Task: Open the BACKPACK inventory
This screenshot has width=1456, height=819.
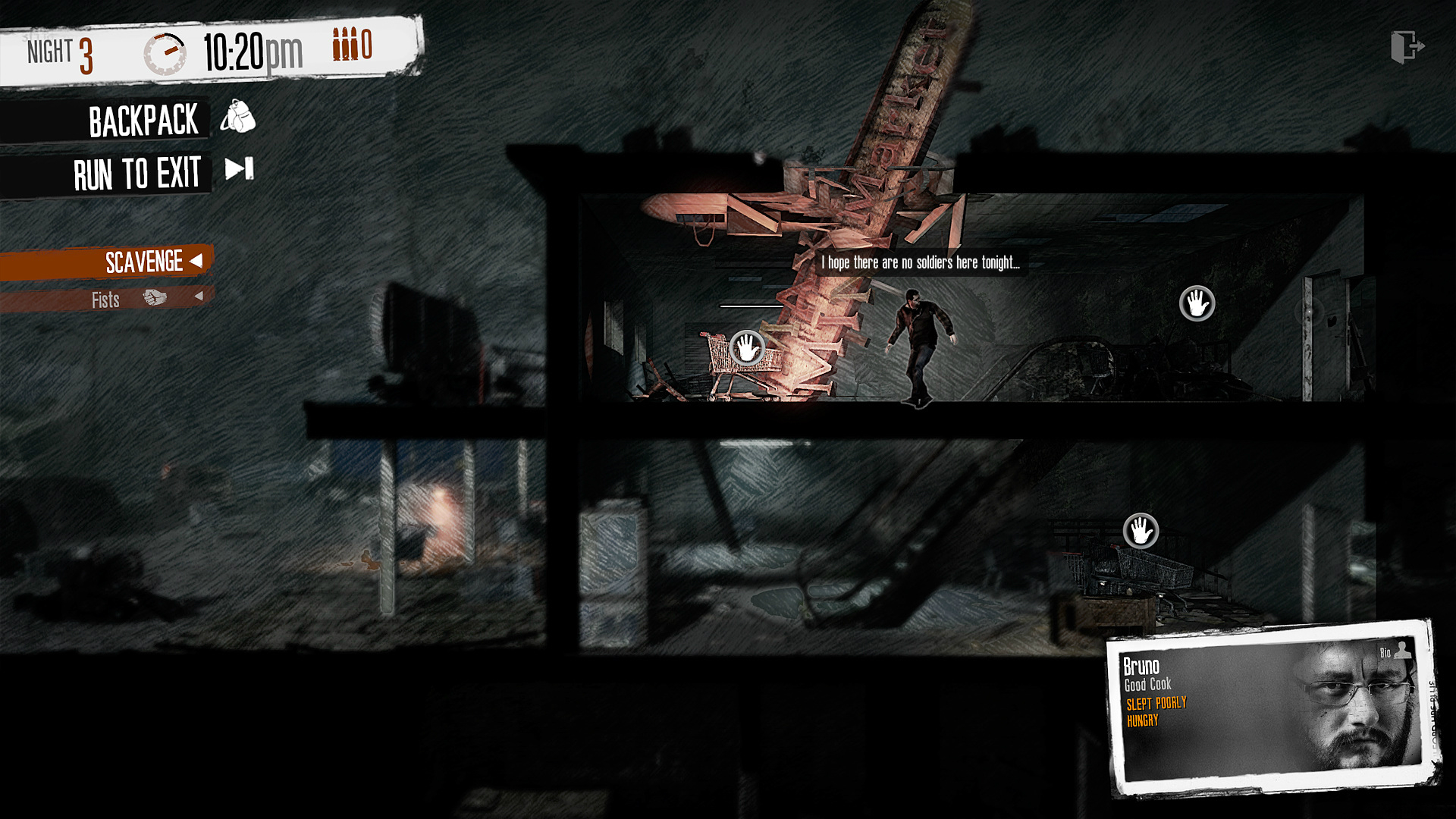Action: tap(144, 119)
